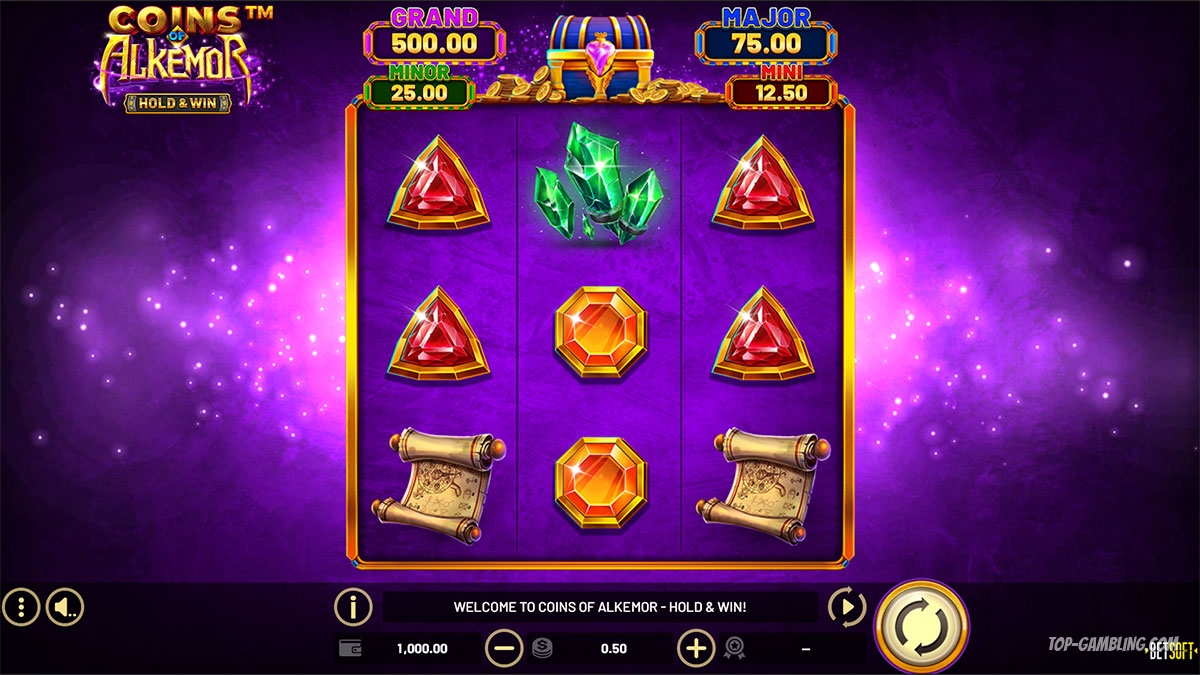Spin the reels with the large gold button
The width and height of the screenshot is (1200, 675).
pyautogui.click(x=921, y=625)
